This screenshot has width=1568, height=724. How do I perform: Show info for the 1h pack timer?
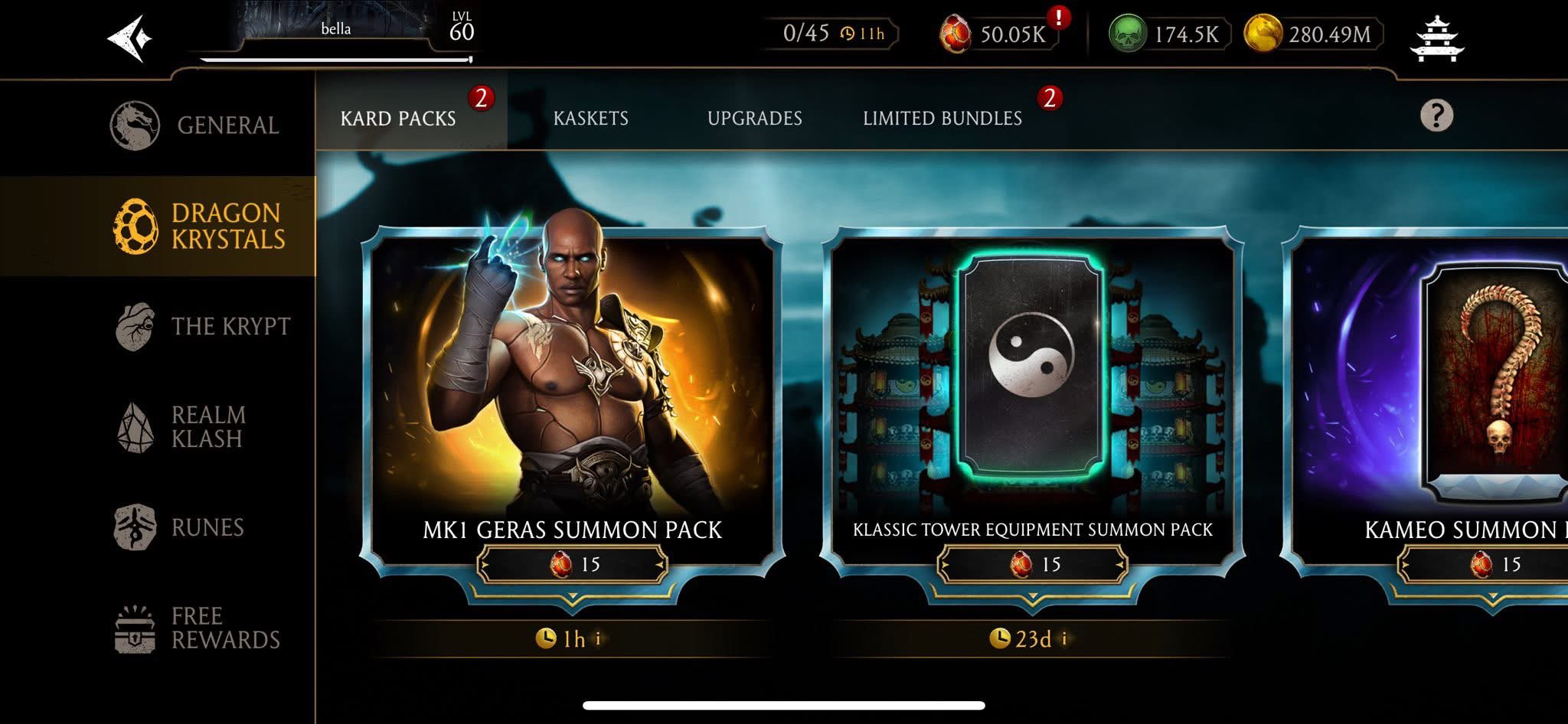click(x=598, y=638)
